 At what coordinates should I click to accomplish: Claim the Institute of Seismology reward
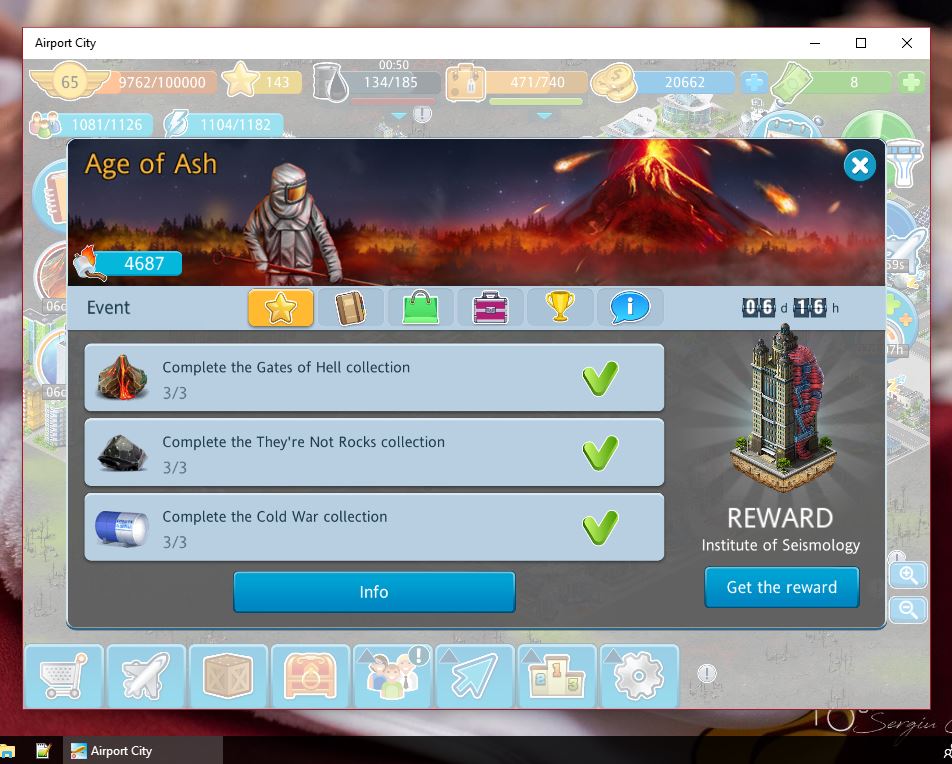pos(781,587)
